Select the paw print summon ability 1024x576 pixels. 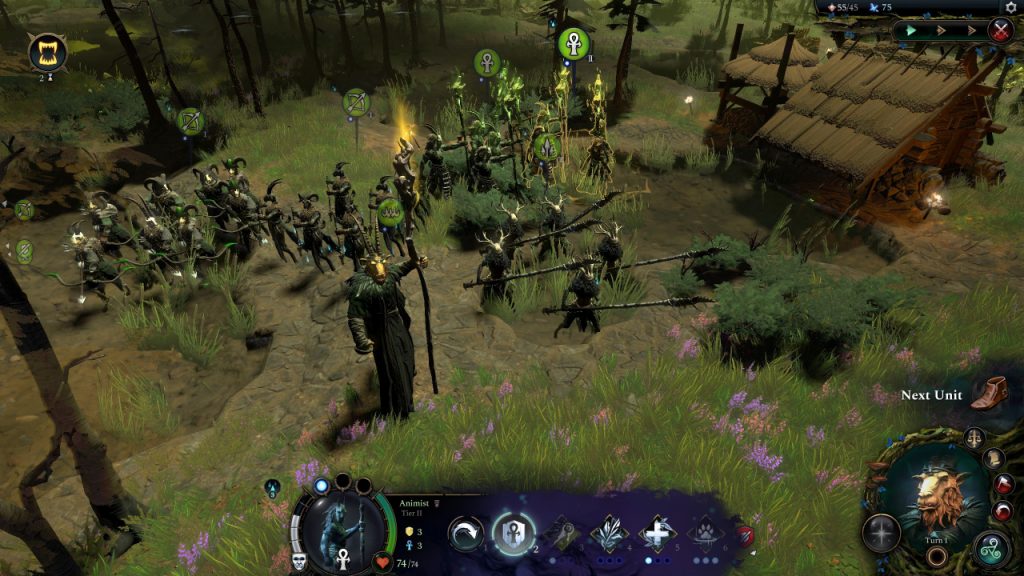point(706,534)
